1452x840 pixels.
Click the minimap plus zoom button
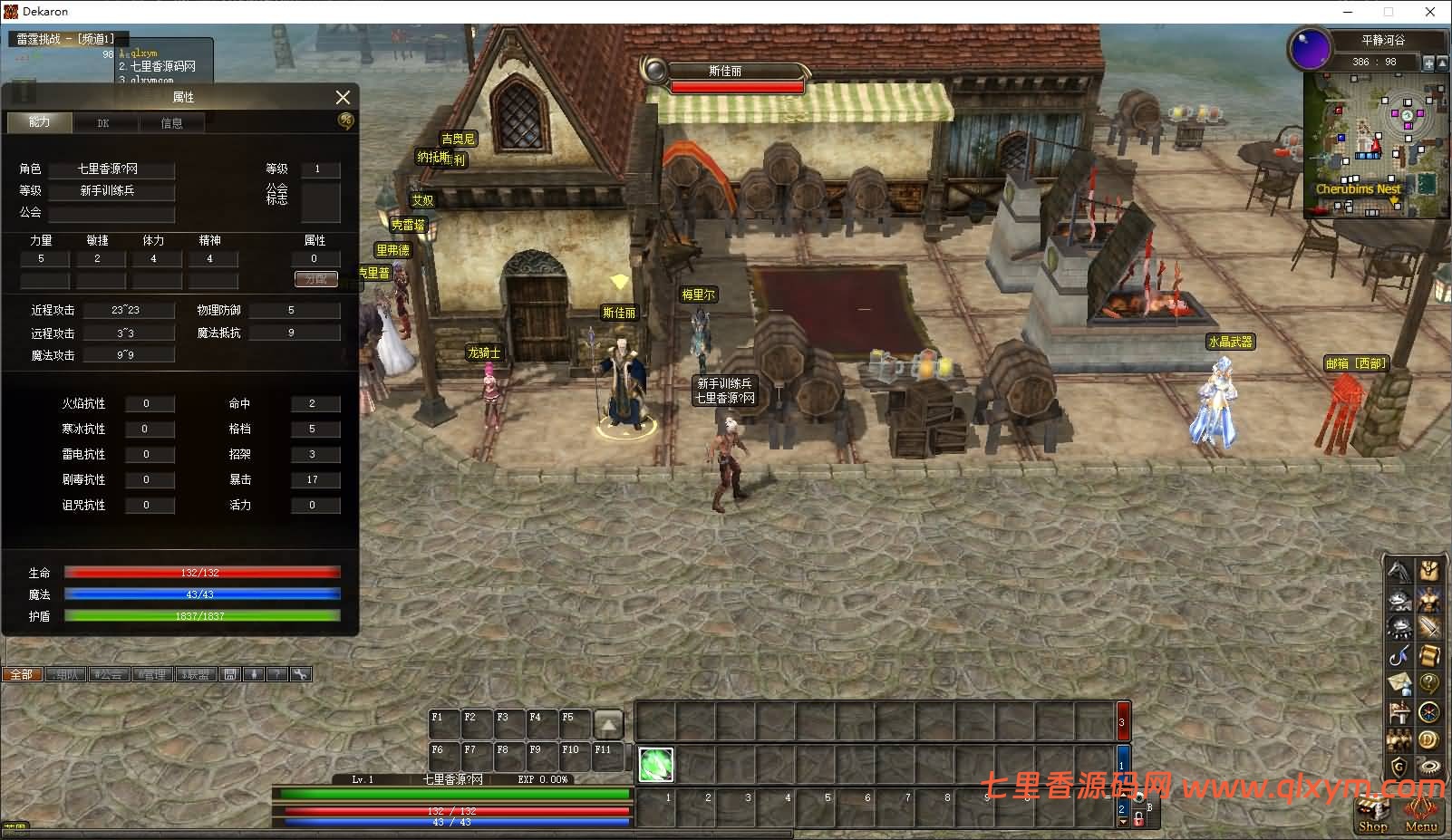[x=1428, y=63]
